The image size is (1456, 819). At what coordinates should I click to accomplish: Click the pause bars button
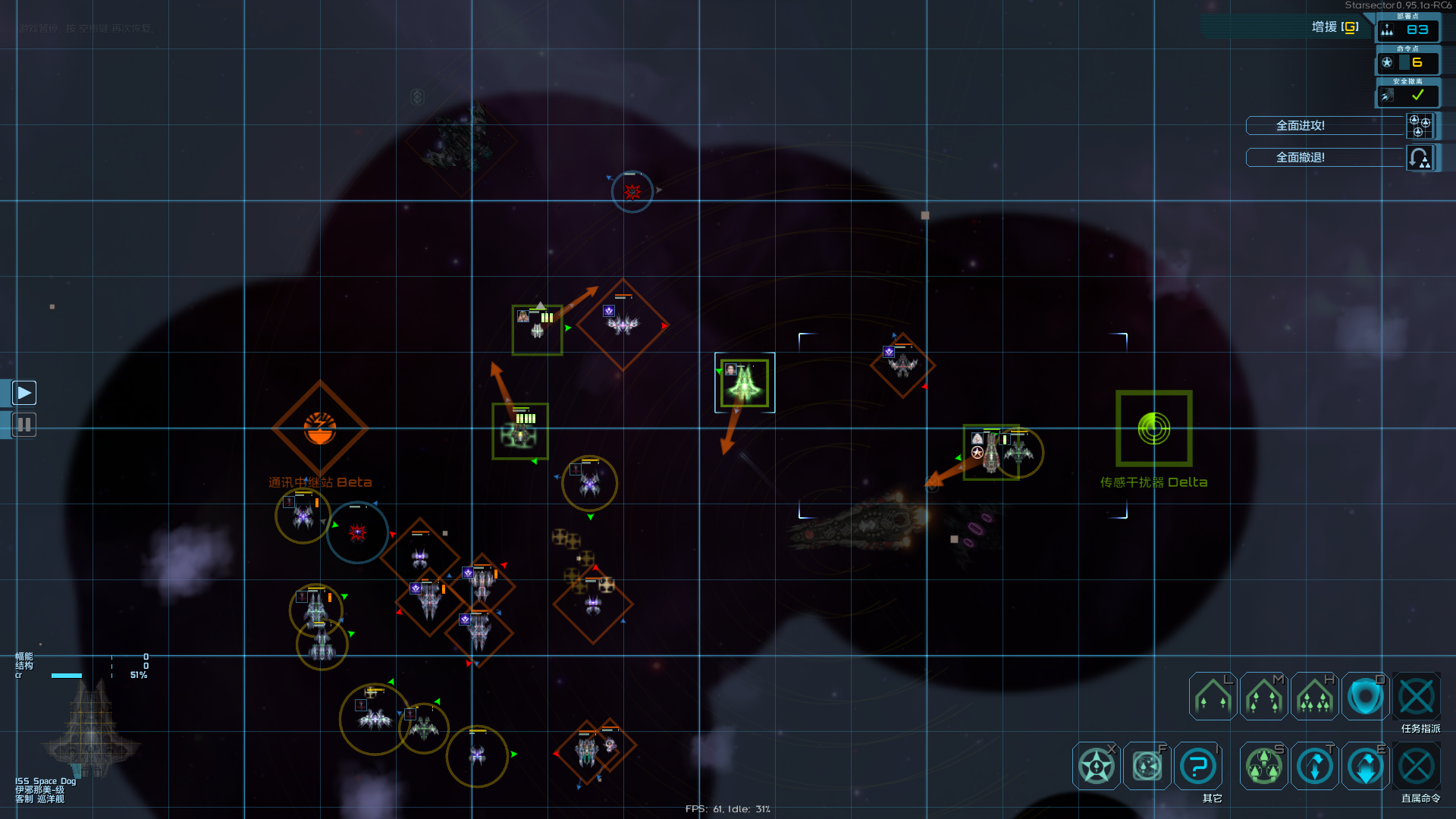pos(24,425)
